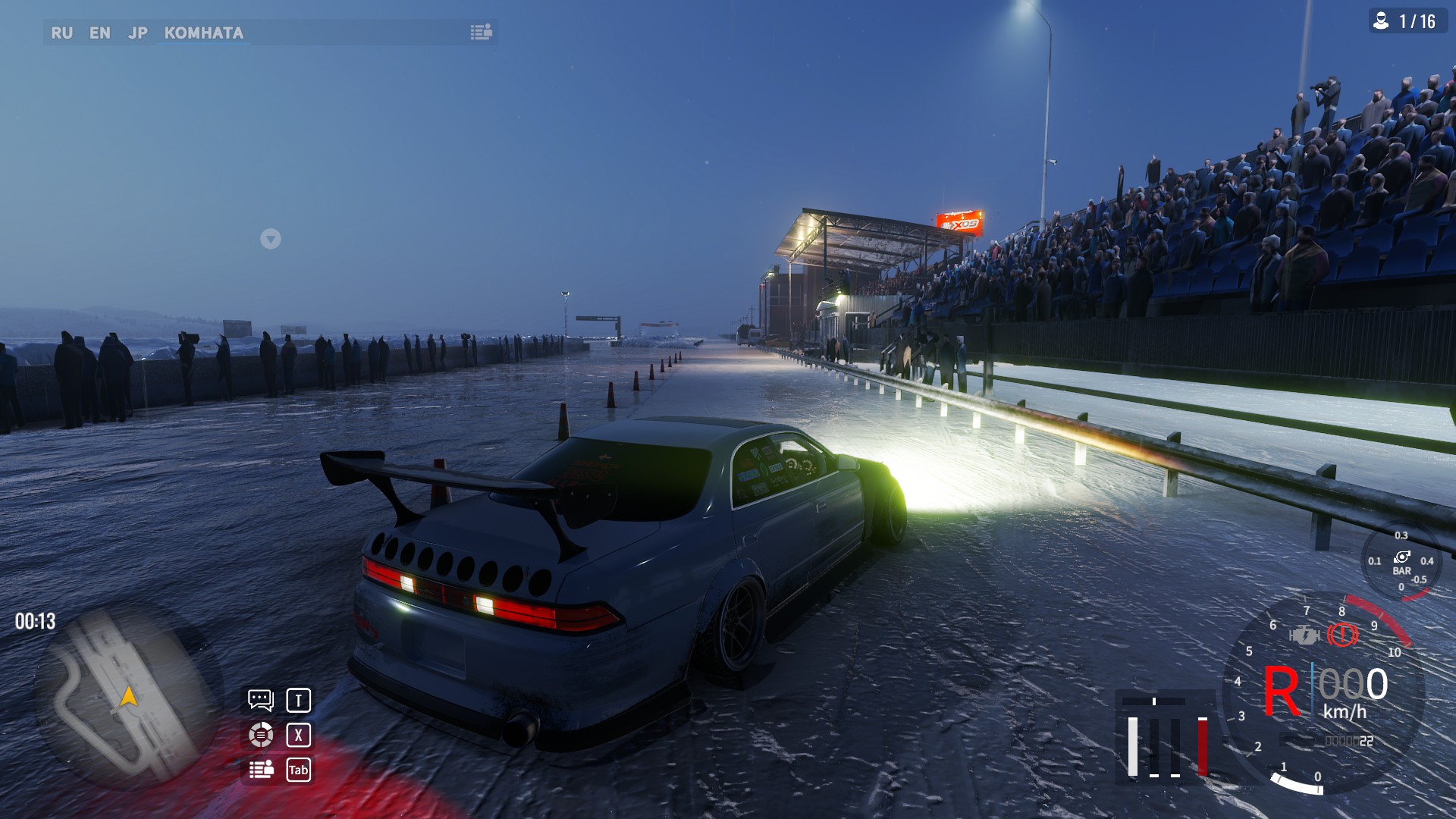Image resolution: width=1456 pixels, height=819 pixels.
Task: Show the players list icon near minimap
Action: [261, 770]
